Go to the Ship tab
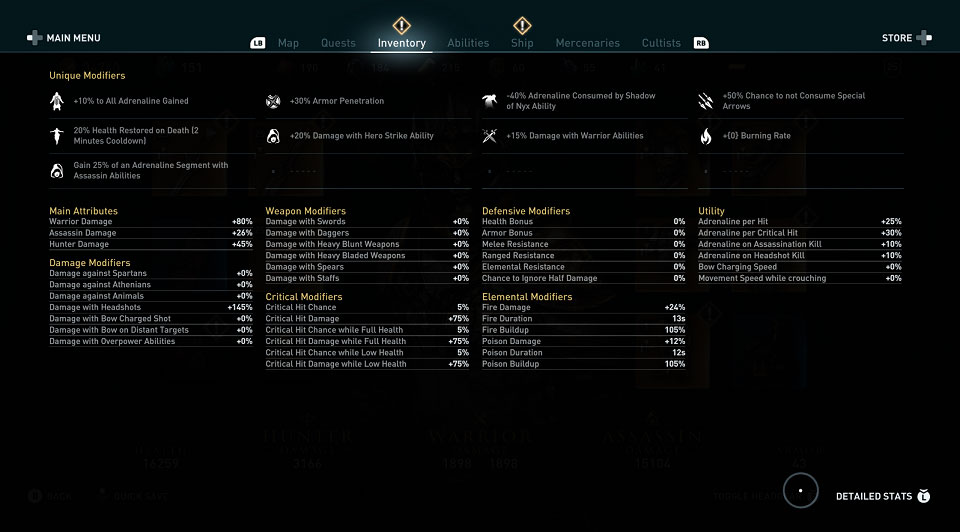Viewport: 960px width, 532px height. pos(522,43)
